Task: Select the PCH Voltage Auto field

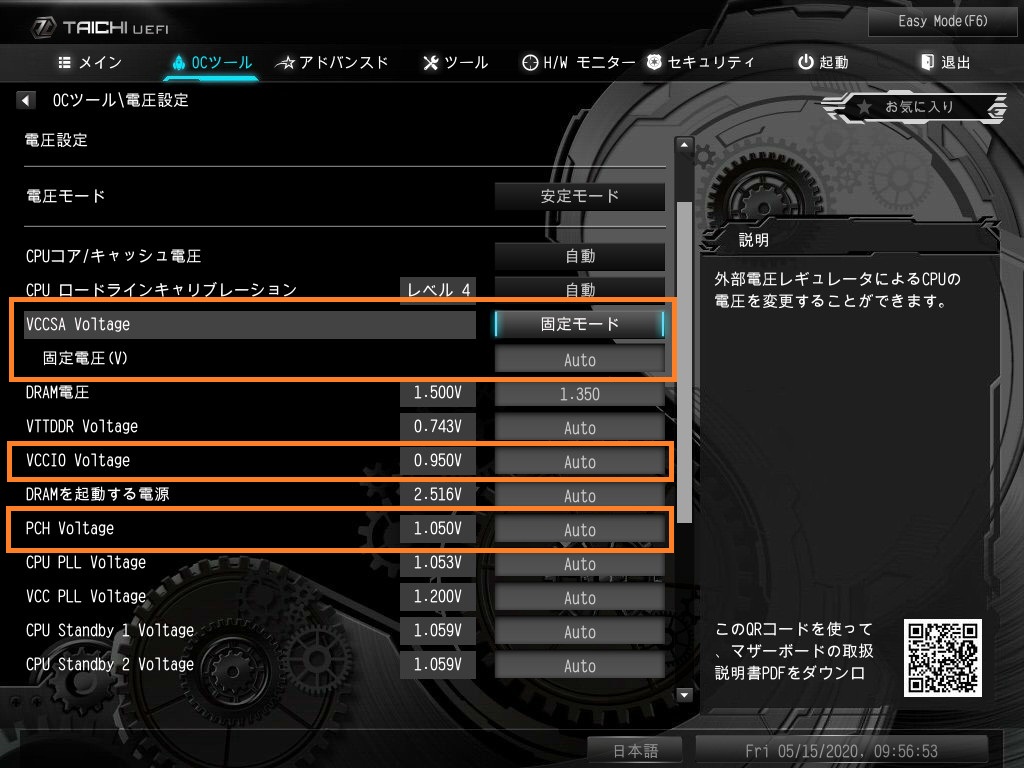Action: (x=580, y=530)
